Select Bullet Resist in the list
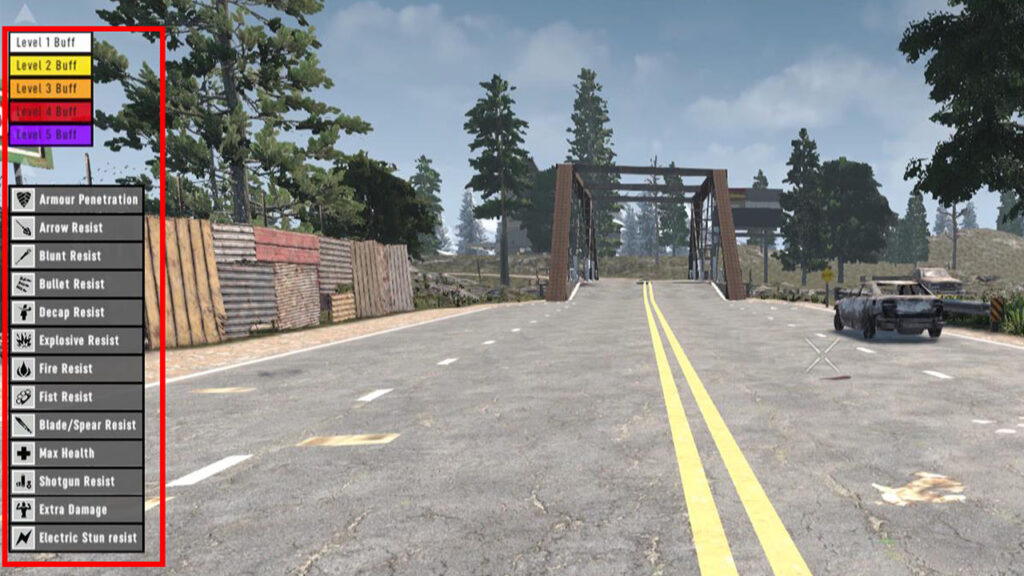1024x576 pixels. point(76,284)
